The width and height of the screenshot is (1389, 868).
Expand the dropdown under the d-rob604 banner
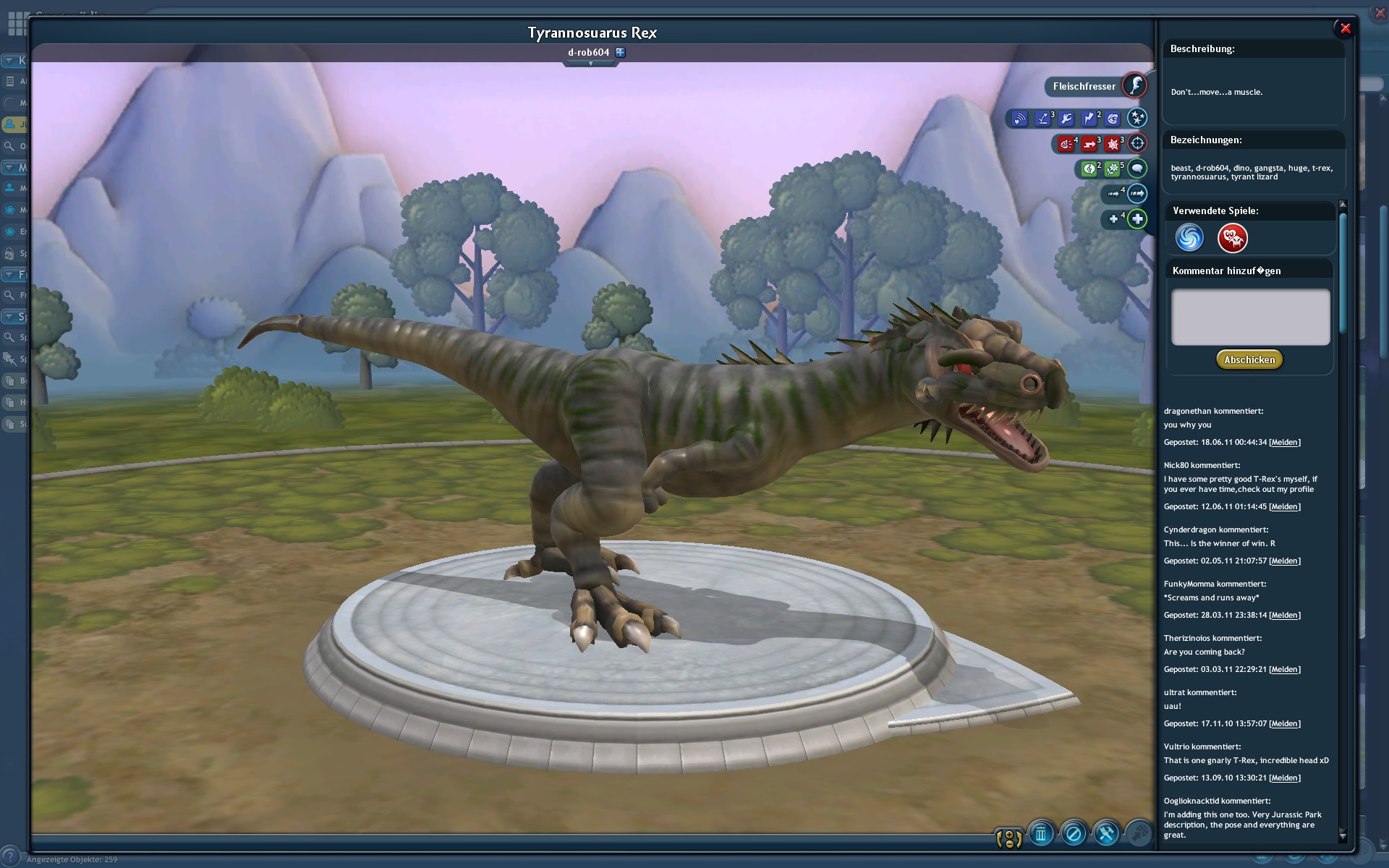click(591, 64)
